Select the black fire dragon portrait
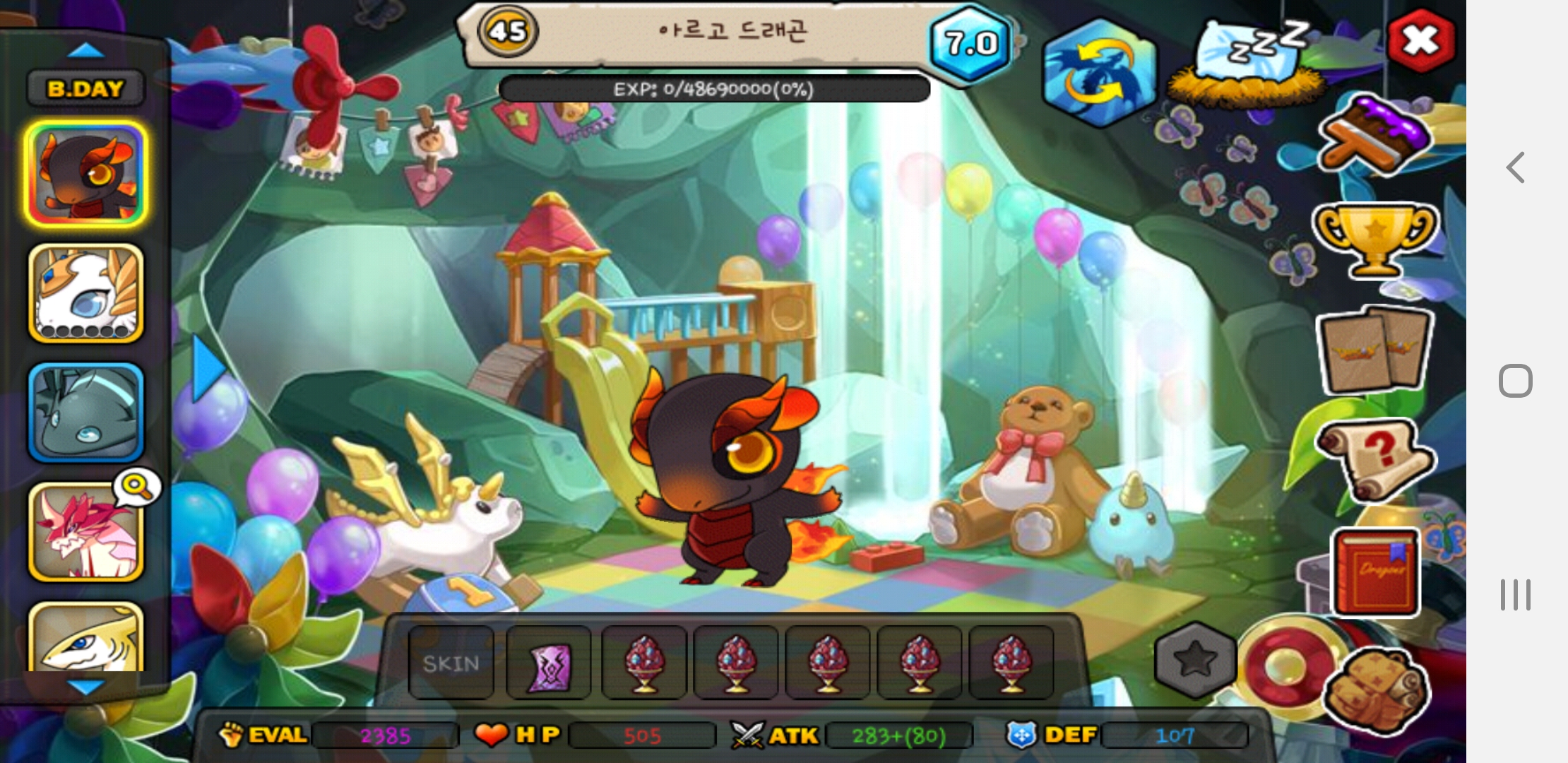1568x763 pixels. tap(85, 175)
